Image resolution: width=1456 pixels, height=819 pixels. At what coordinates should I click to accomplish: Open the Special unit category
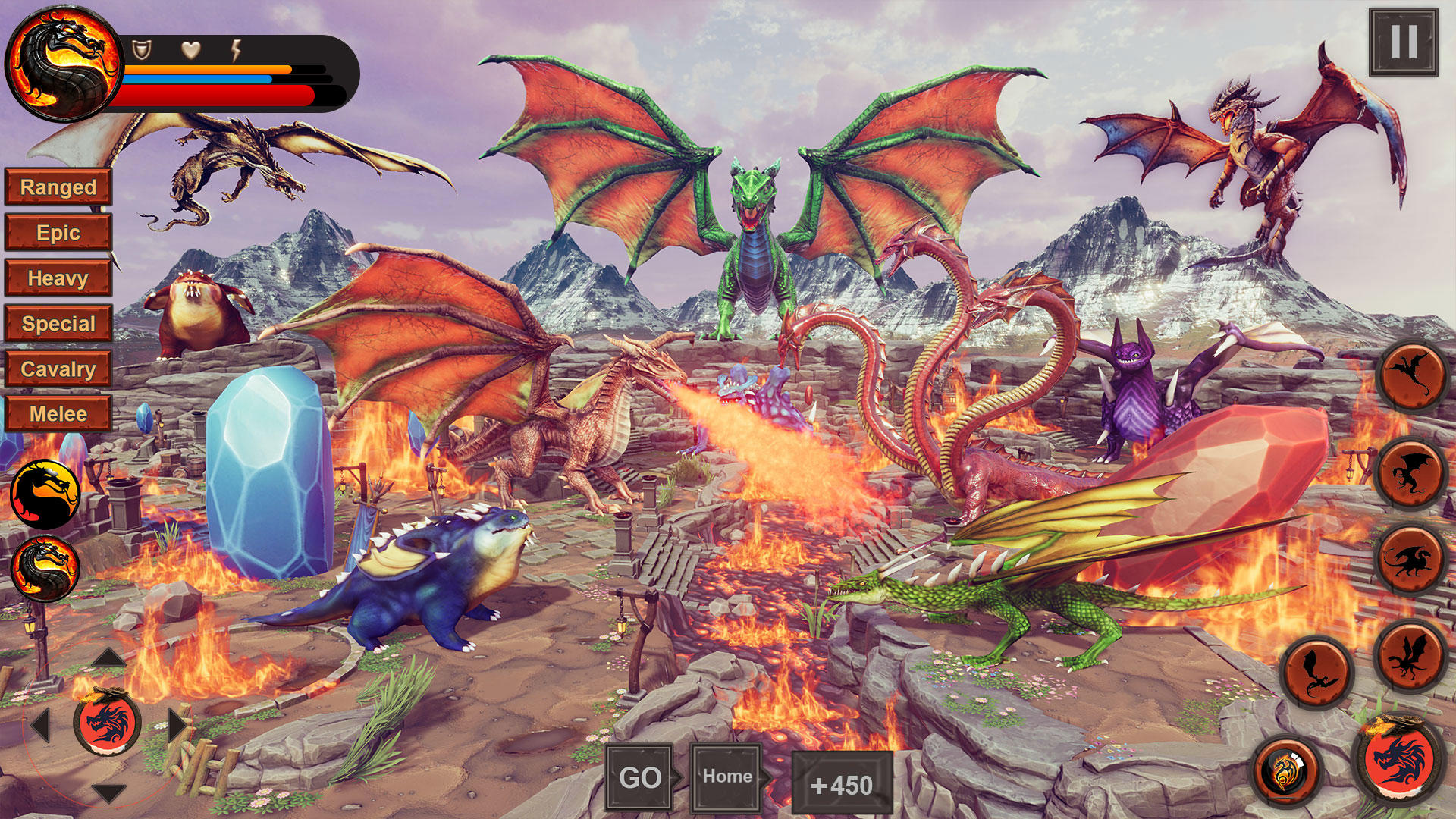point(58,324)
